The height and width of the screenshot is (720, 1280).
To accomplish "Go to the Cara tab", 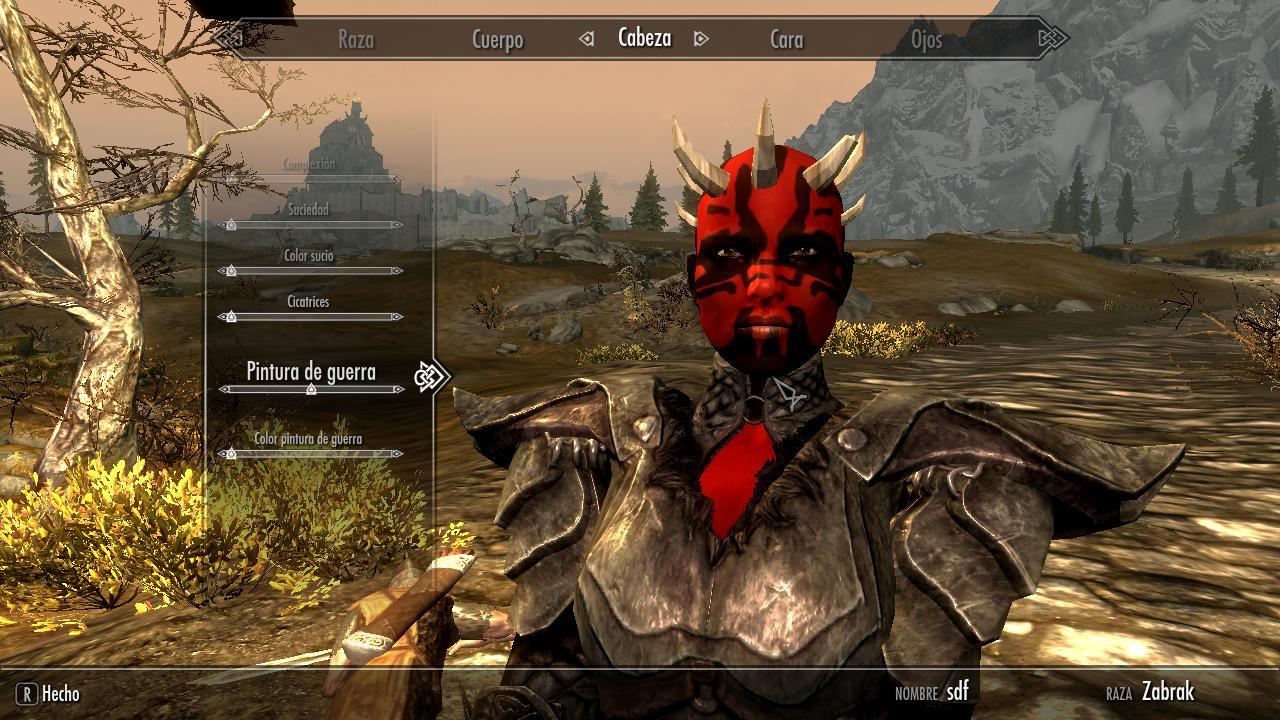I will click(x=786, y=40).
